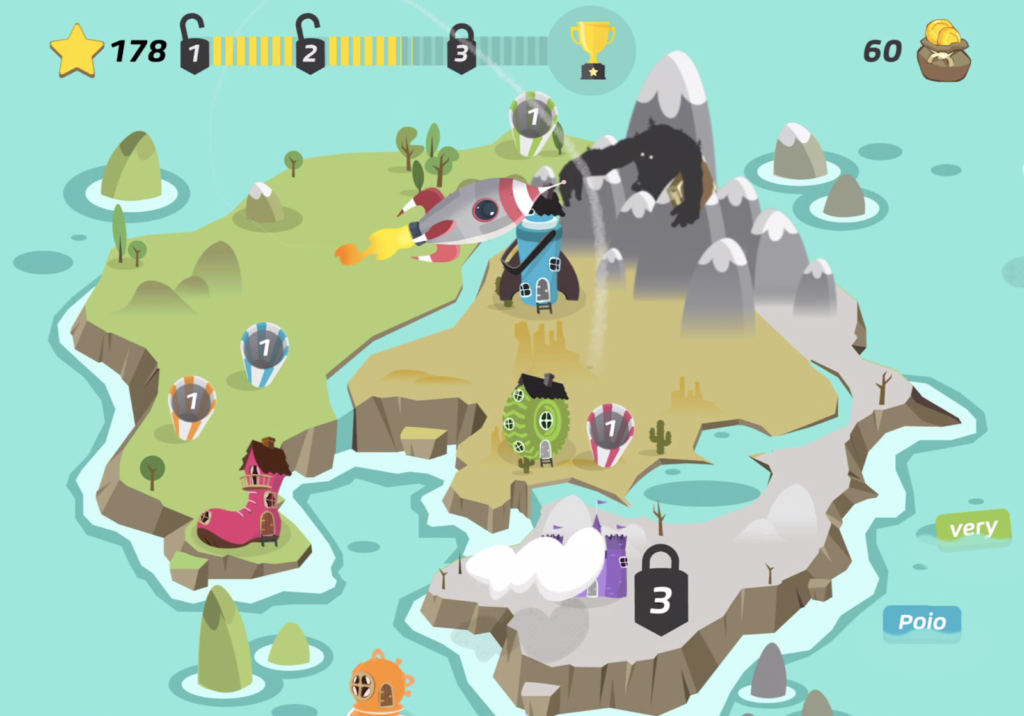The width and height of the screenshot is (1024, 716).
Task: Pick the blue "Poio" word tag
Action: tap(921, 622)
